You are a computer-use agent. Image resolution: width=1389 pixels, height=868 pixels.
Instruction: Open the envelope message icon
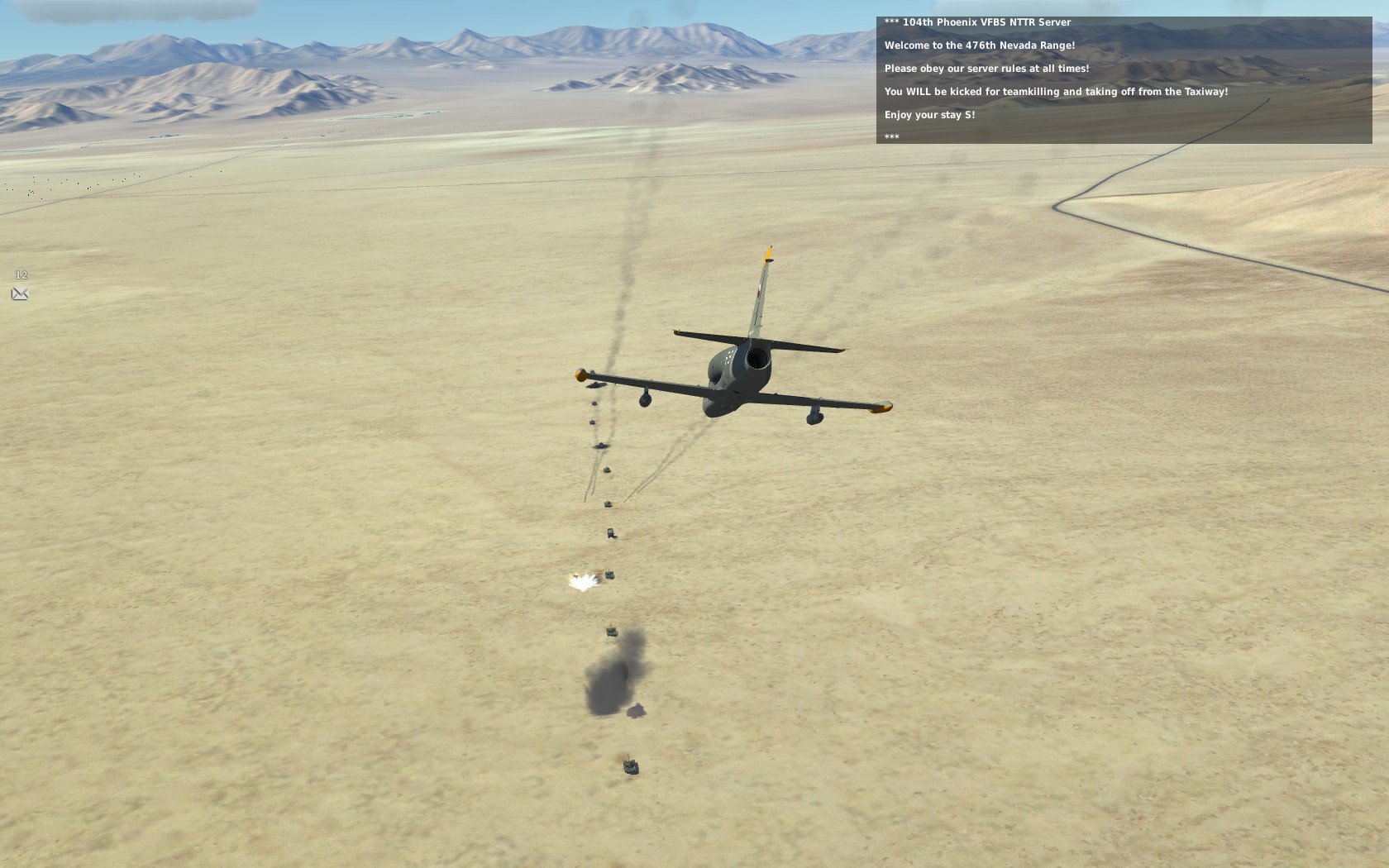pos(20,293)
